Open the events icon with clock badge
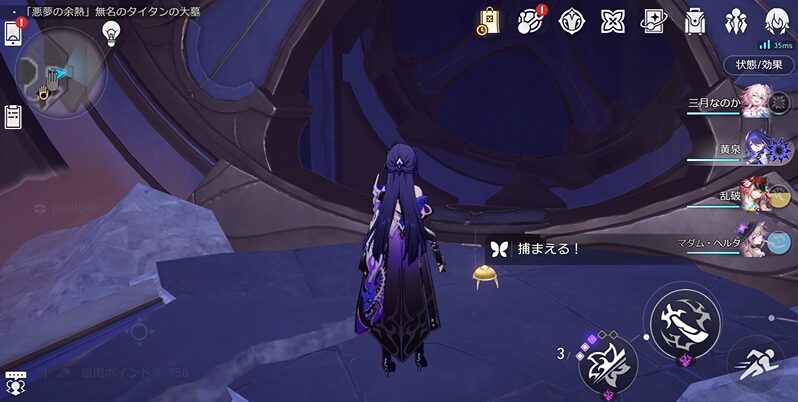The width and height of the screenshot is (798, 402). pos(488,20)
